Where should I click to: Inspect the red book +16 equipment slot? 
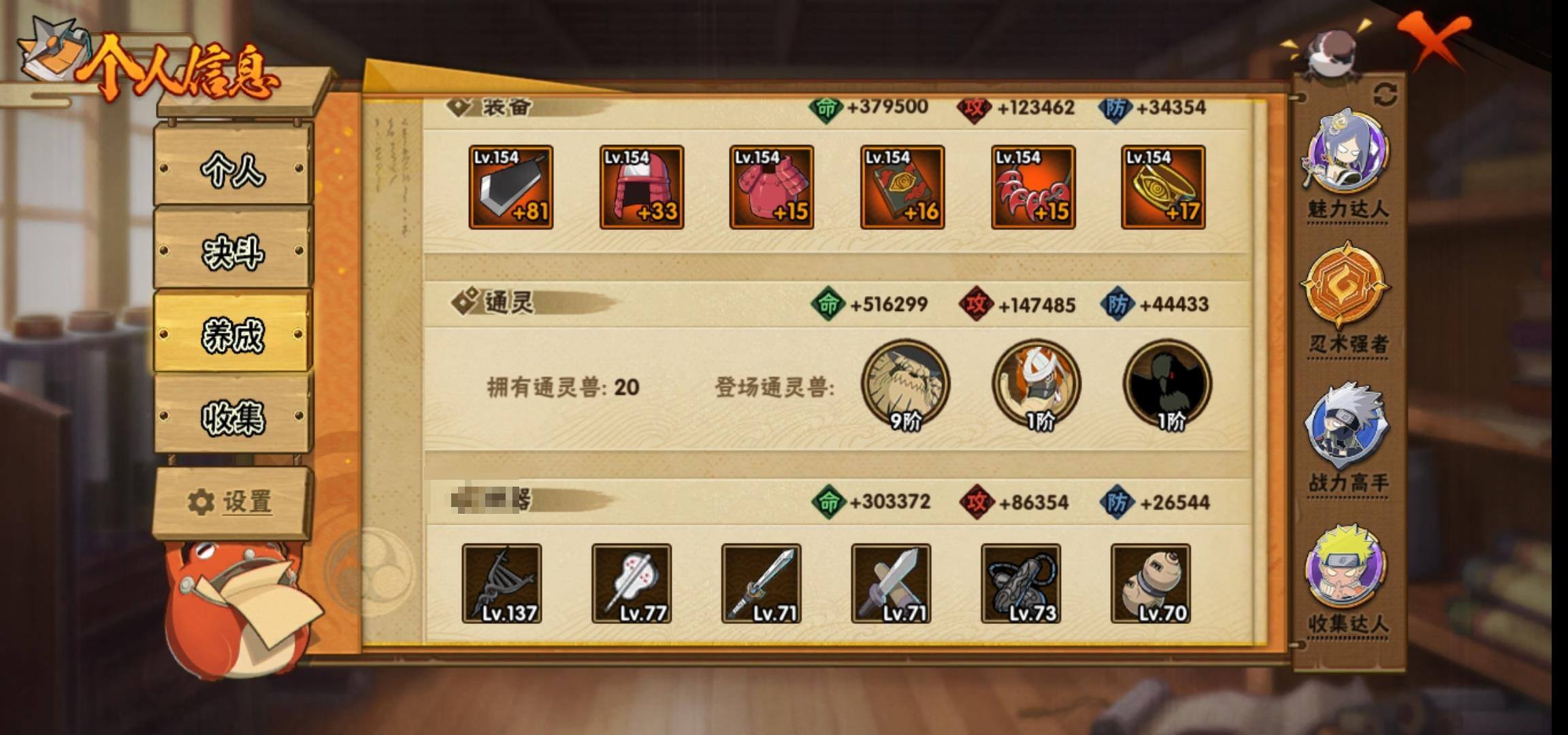902,187
